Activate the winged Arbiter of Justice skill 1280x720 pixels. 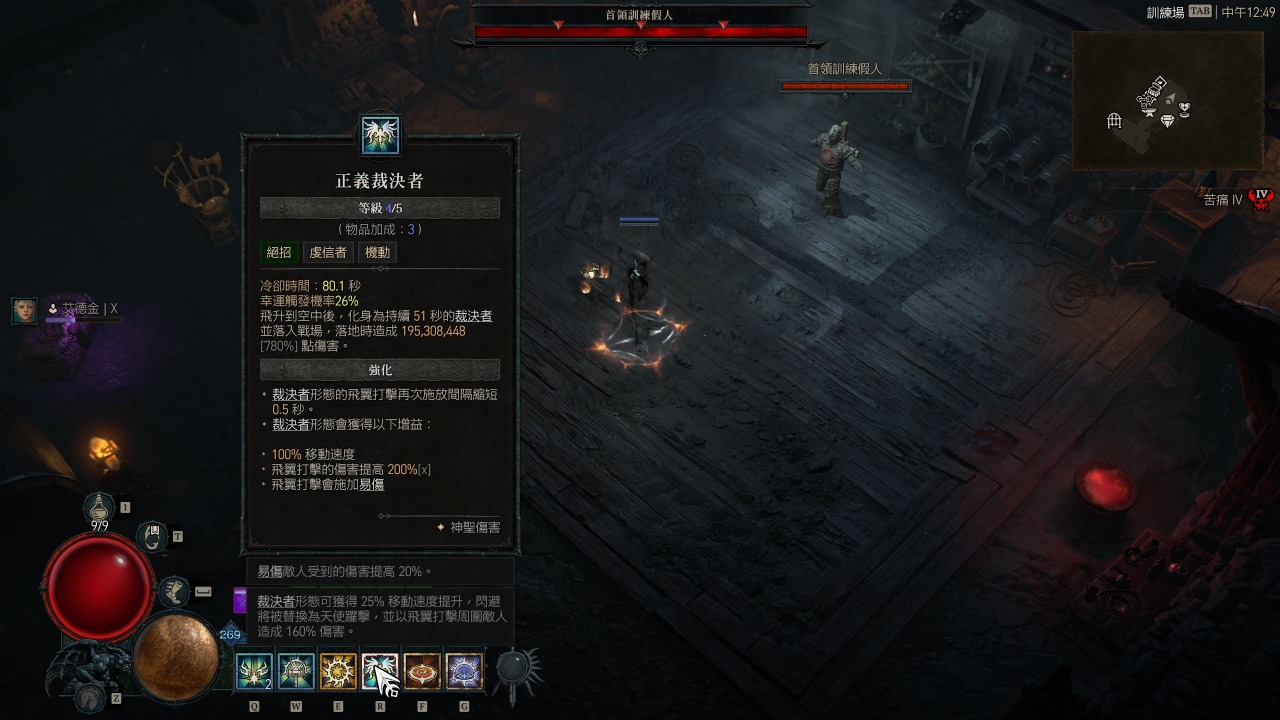(380, 672)
